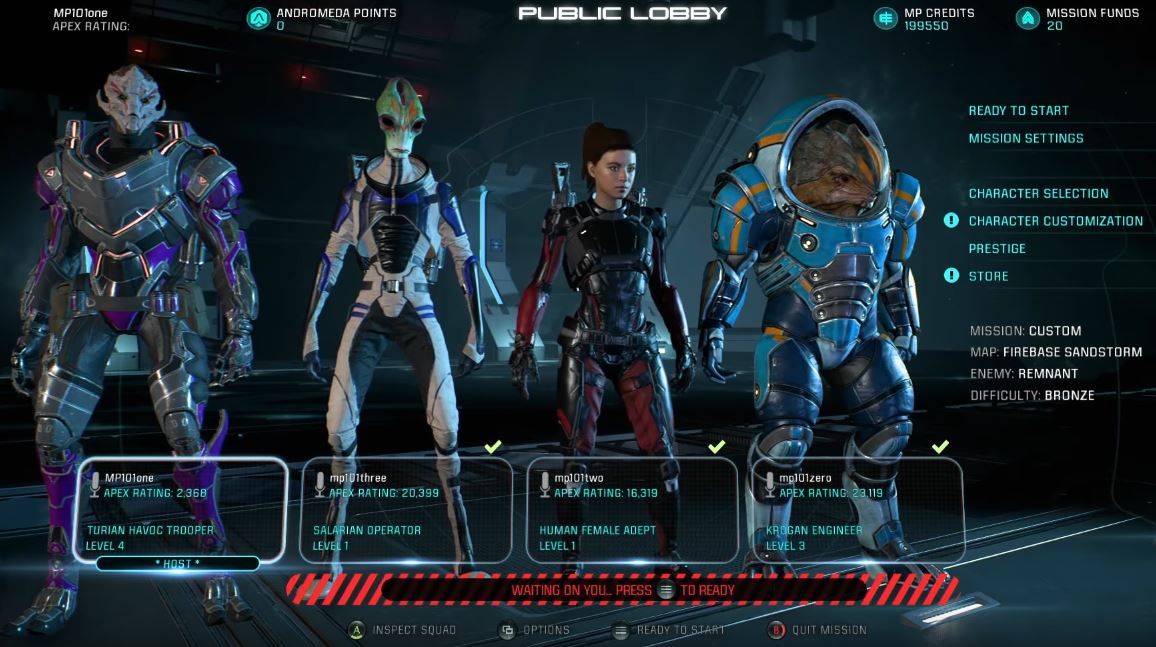Open Mission Settings
1156x647 pixels.
pos(1025,139)
